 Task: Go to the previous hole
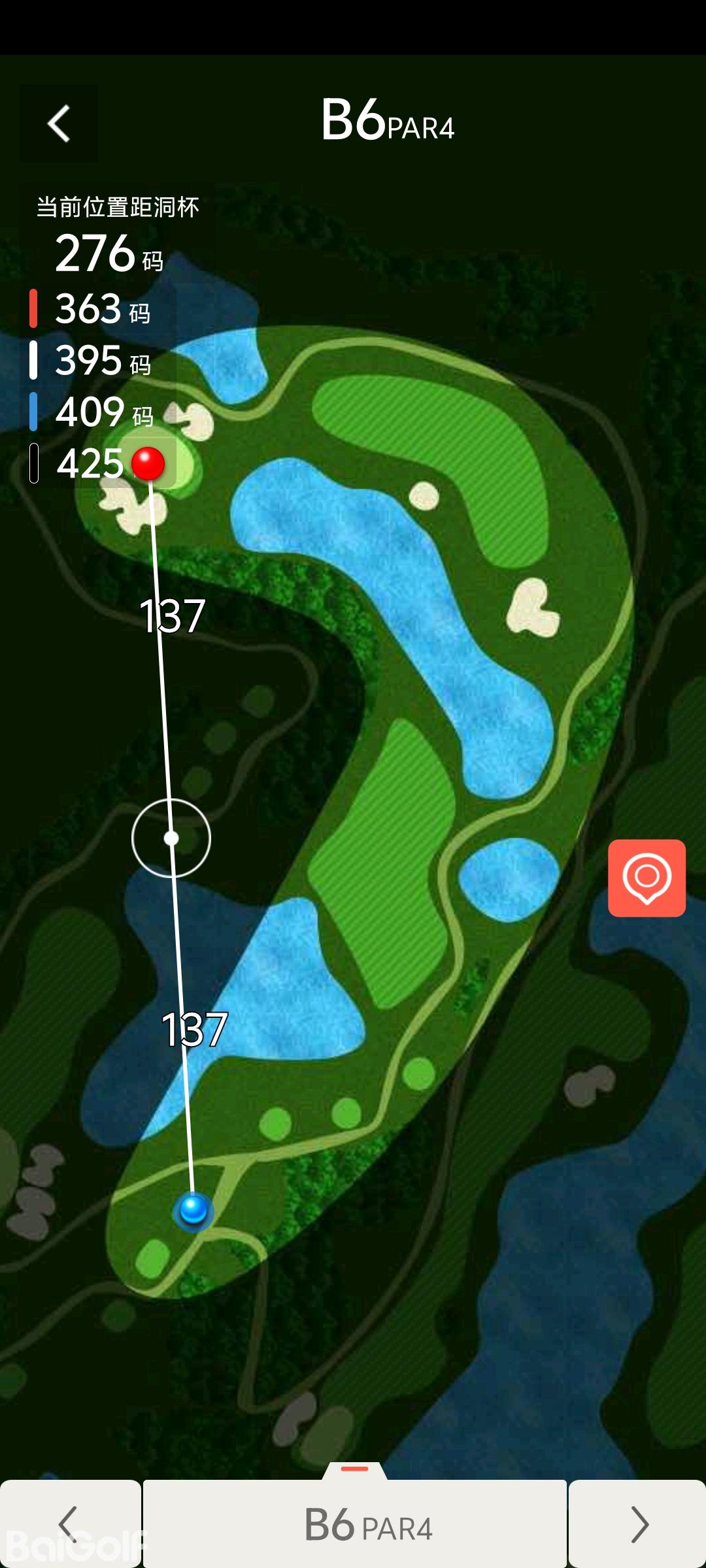point(69,1524)
